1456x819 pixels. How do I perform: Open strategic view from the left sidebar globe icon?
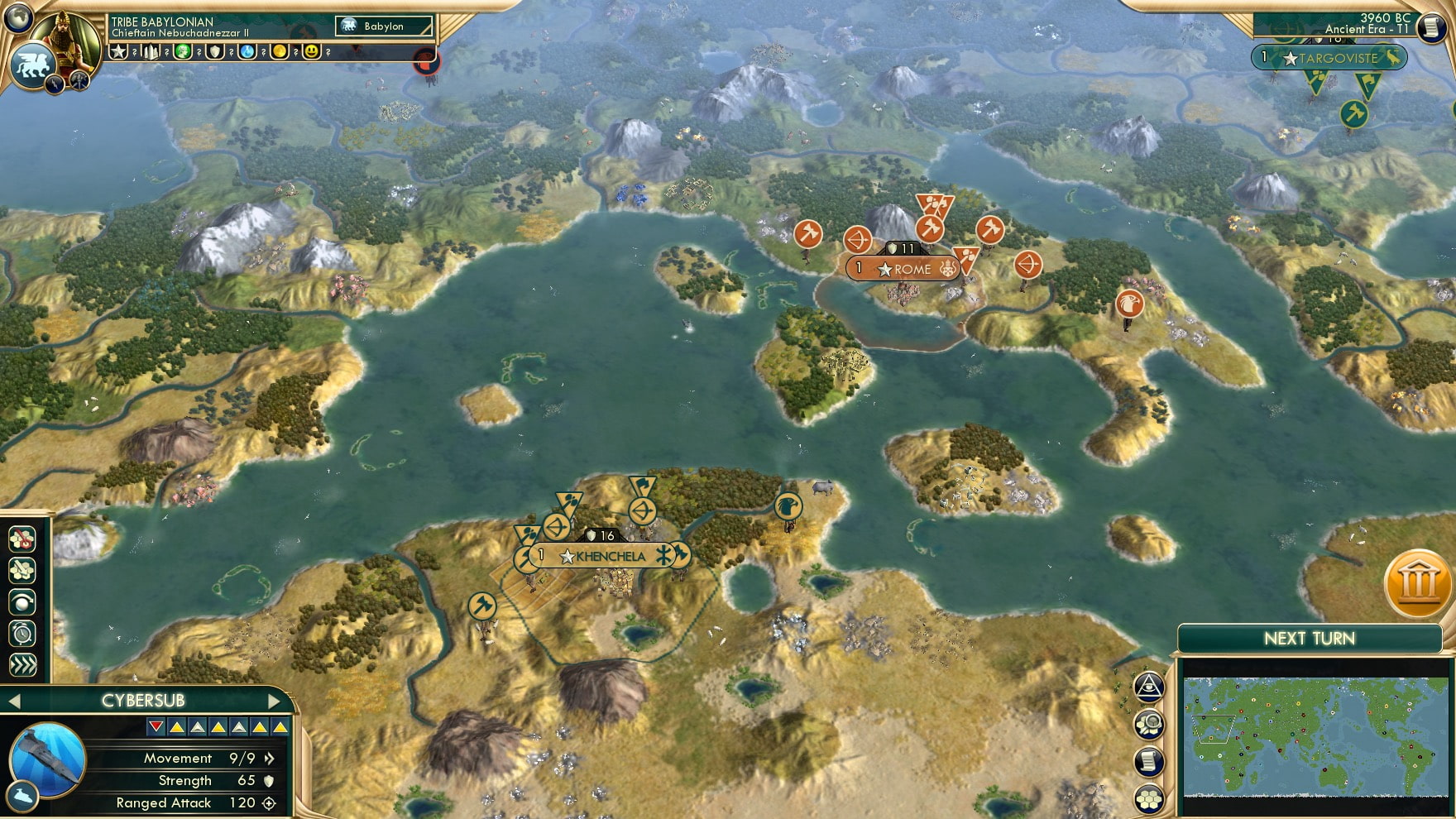point(22,601)
